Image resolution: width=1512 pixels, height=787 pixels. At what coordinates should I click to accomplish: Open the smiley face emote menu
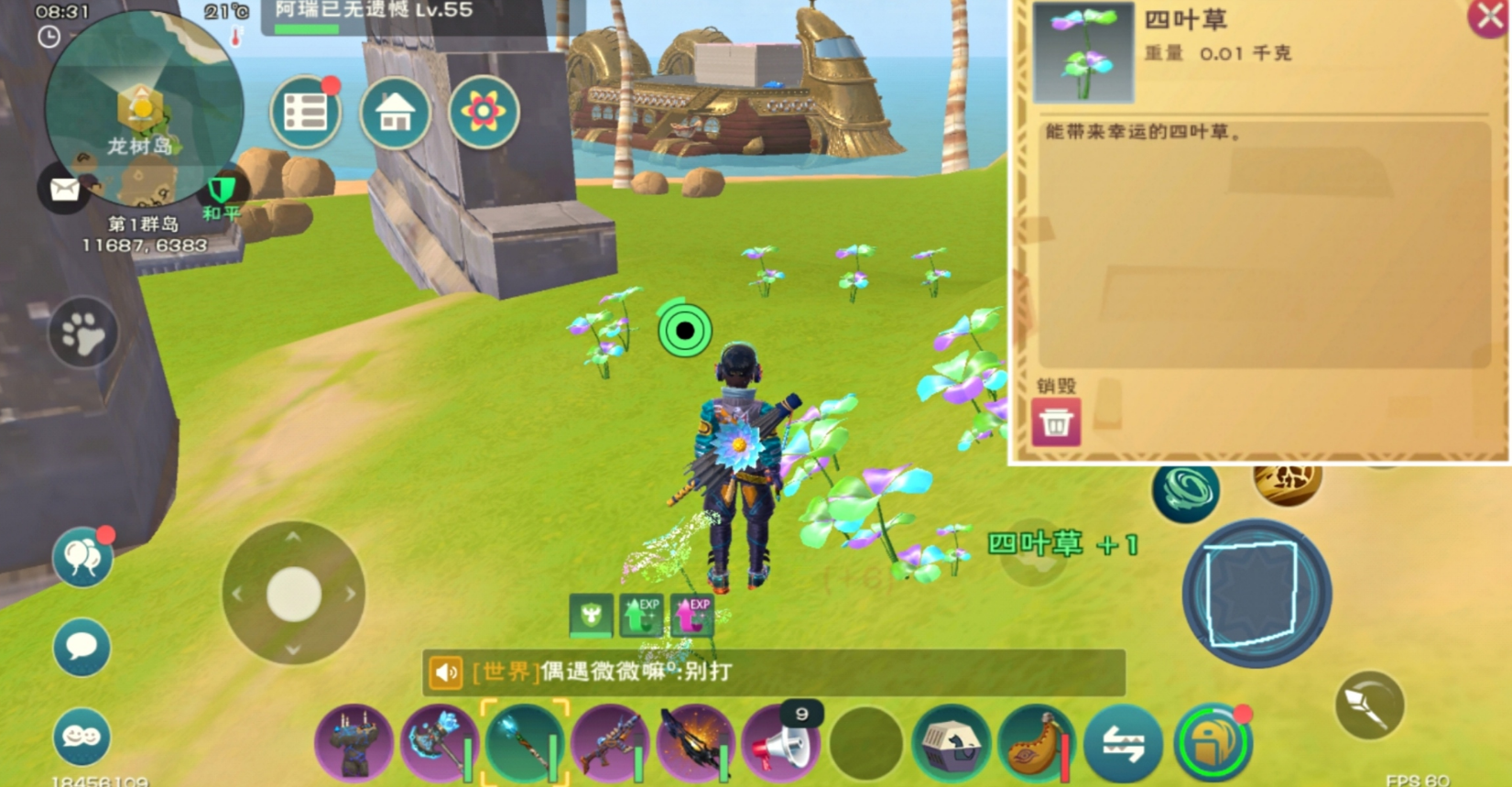click(x=82, y=736)
